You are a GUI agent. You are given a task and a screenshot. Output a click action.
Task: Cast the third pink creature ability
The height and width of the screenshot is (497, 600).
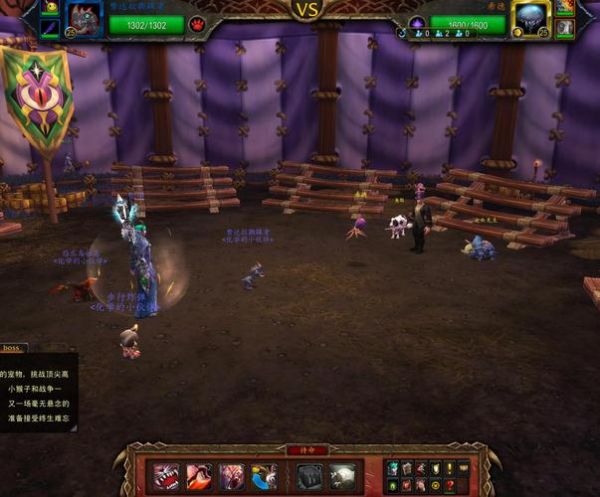click(x=232, y=477)
